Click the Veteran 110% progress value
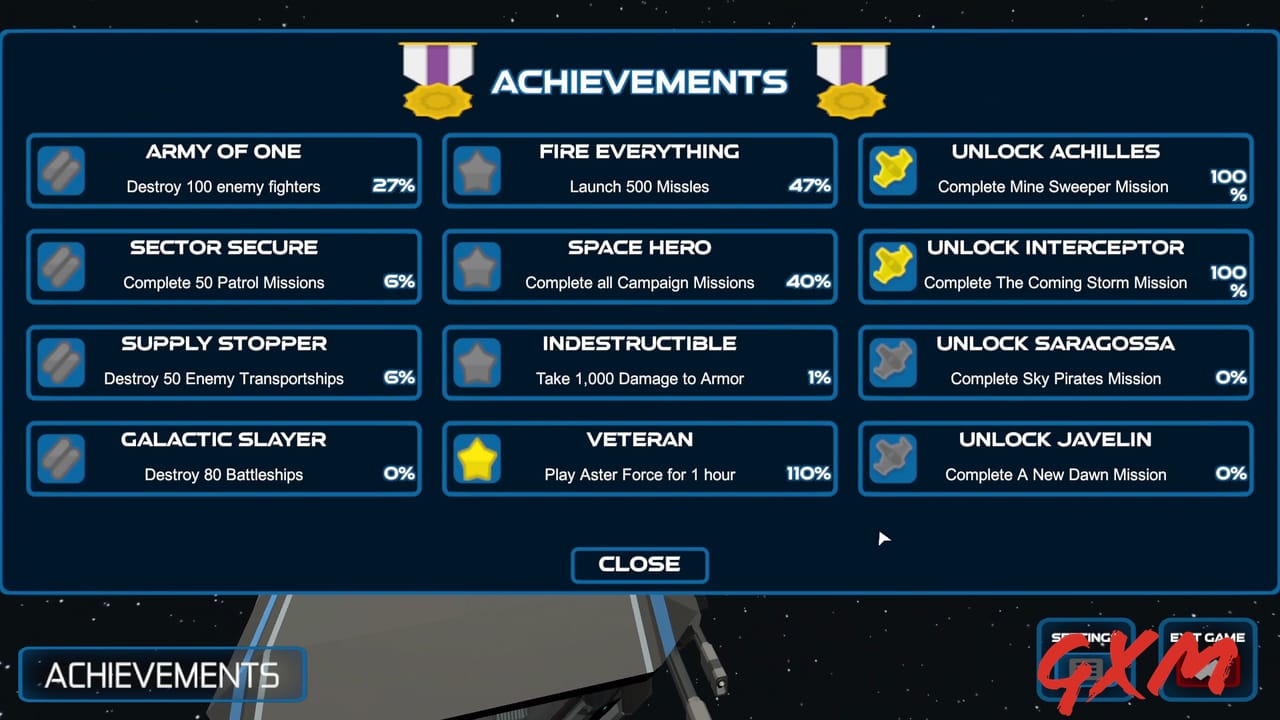The height and width of the screenshot is (720, 1280). tap(808, 475)
